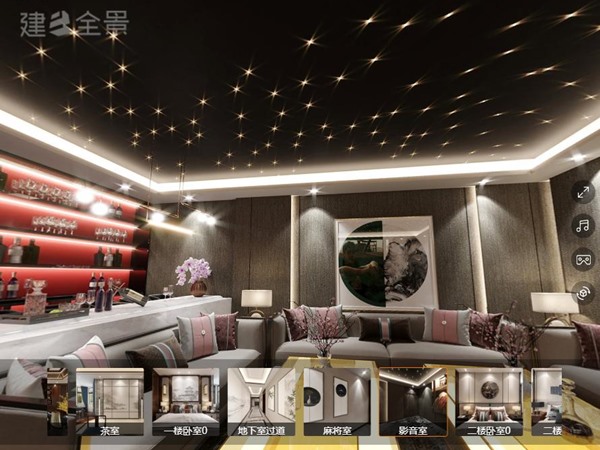Screen dimensions: 600x450
Task: Choose the 影音室 scene thumbnail
Action: pos(413,402)
